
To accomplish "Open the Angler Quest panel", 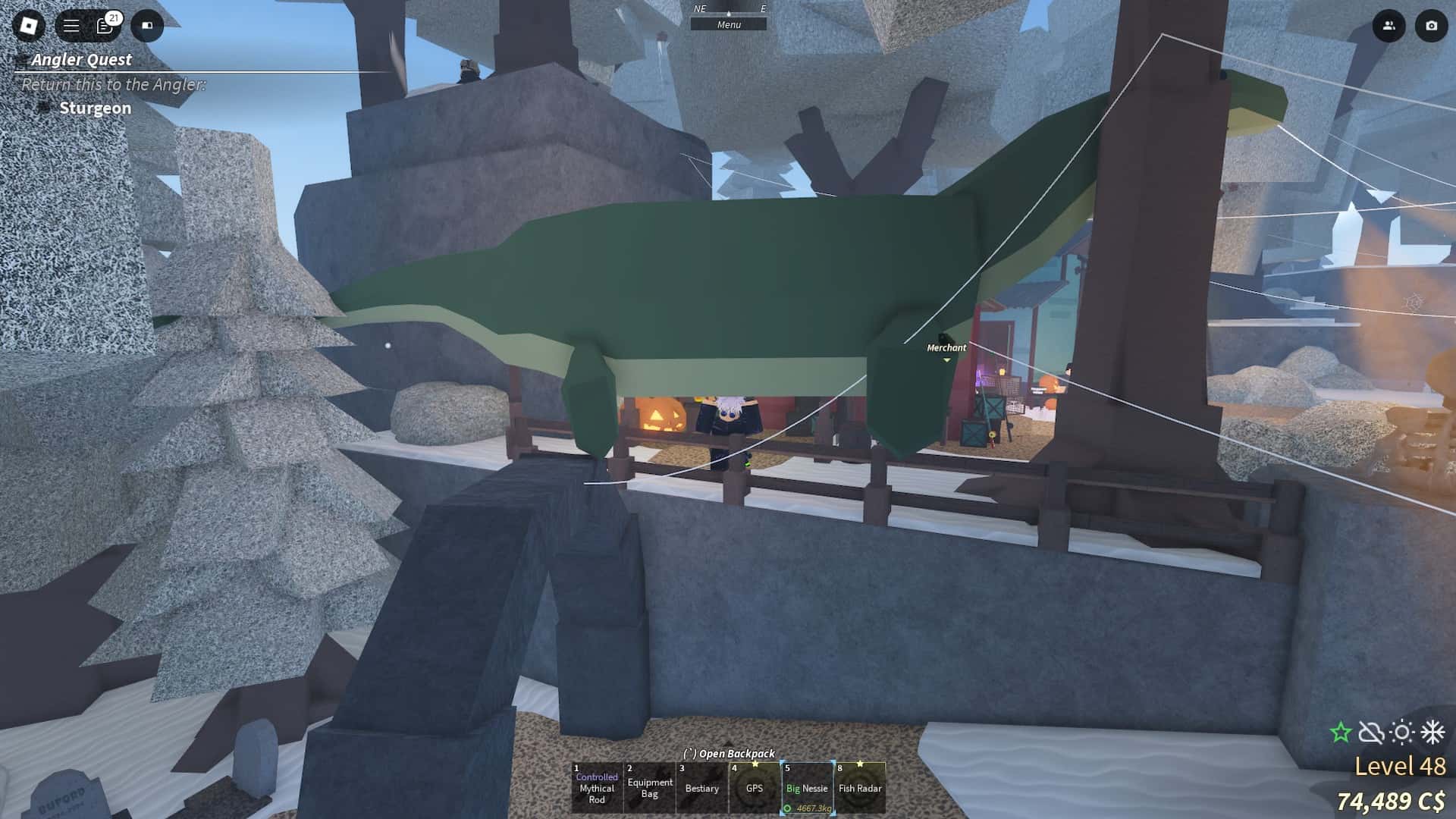I will click(80, 60).
